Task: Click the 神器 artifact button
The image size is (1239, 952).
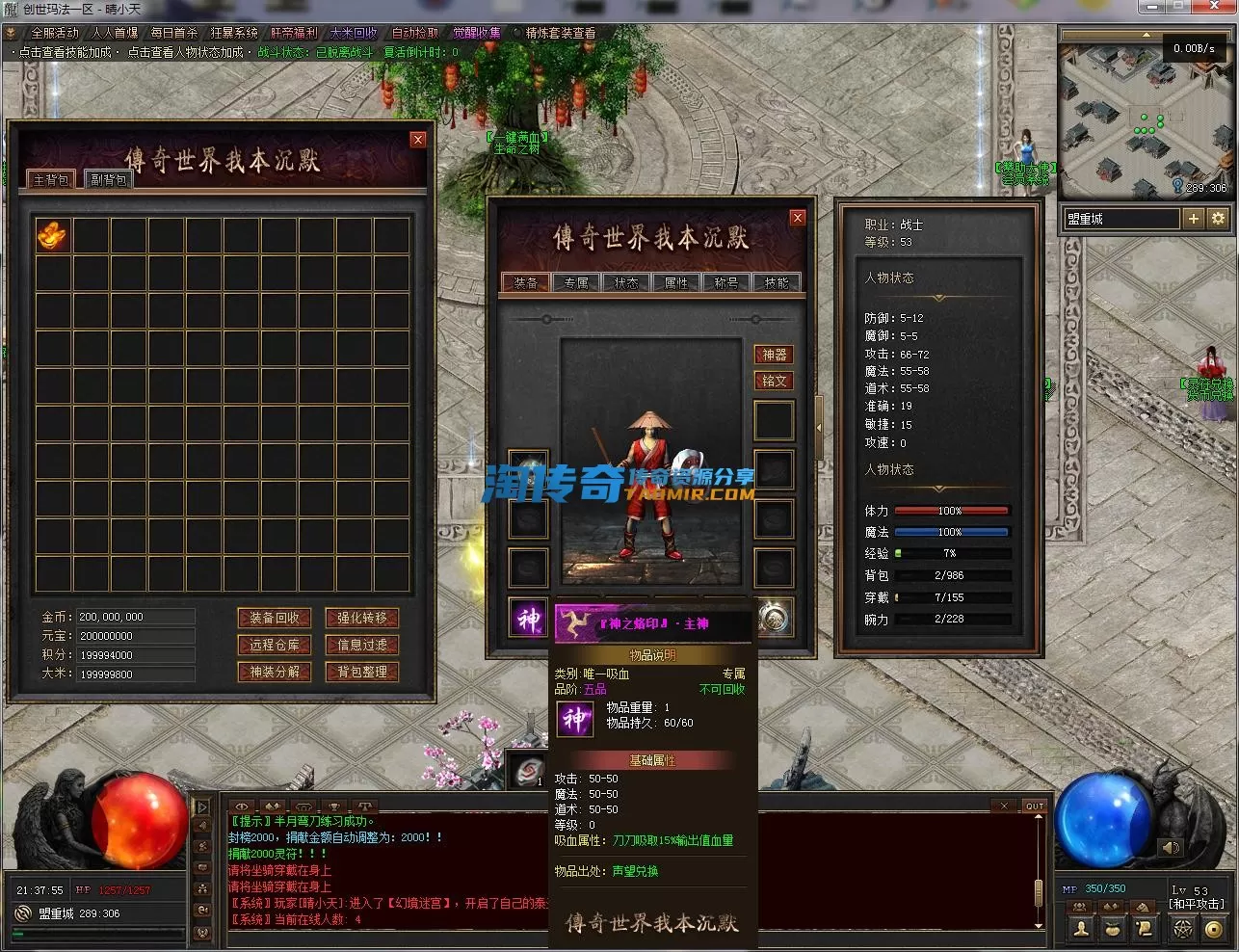Action: [x=775, y=355]
